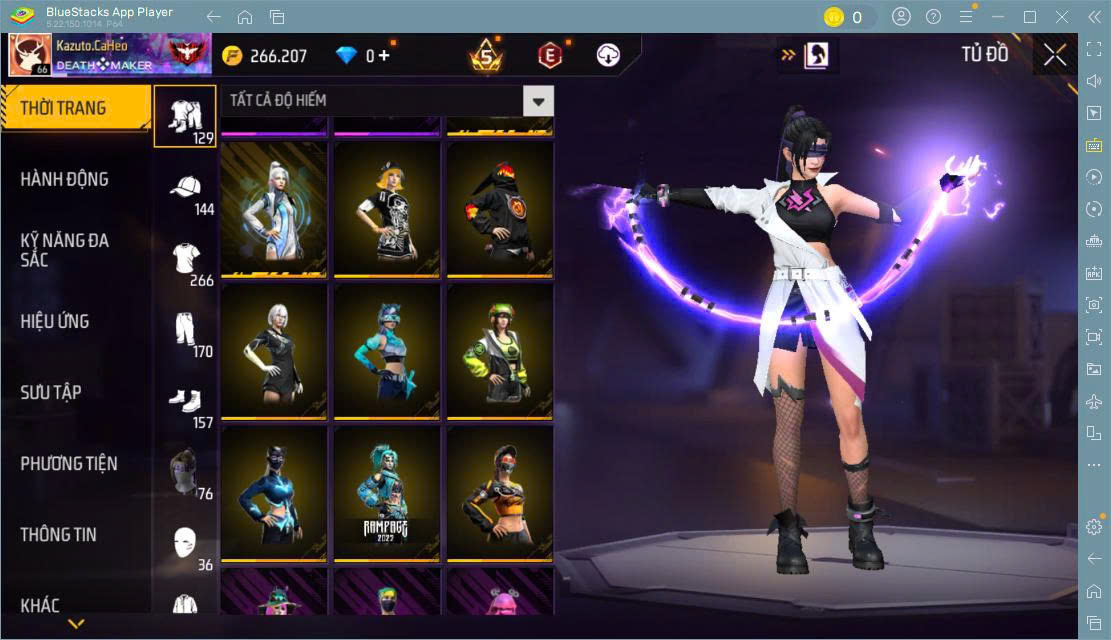Open the HÀNH ĐỘNG category
The height and width of the screenshot is (640, 1111).
click(x=65, y=179)
